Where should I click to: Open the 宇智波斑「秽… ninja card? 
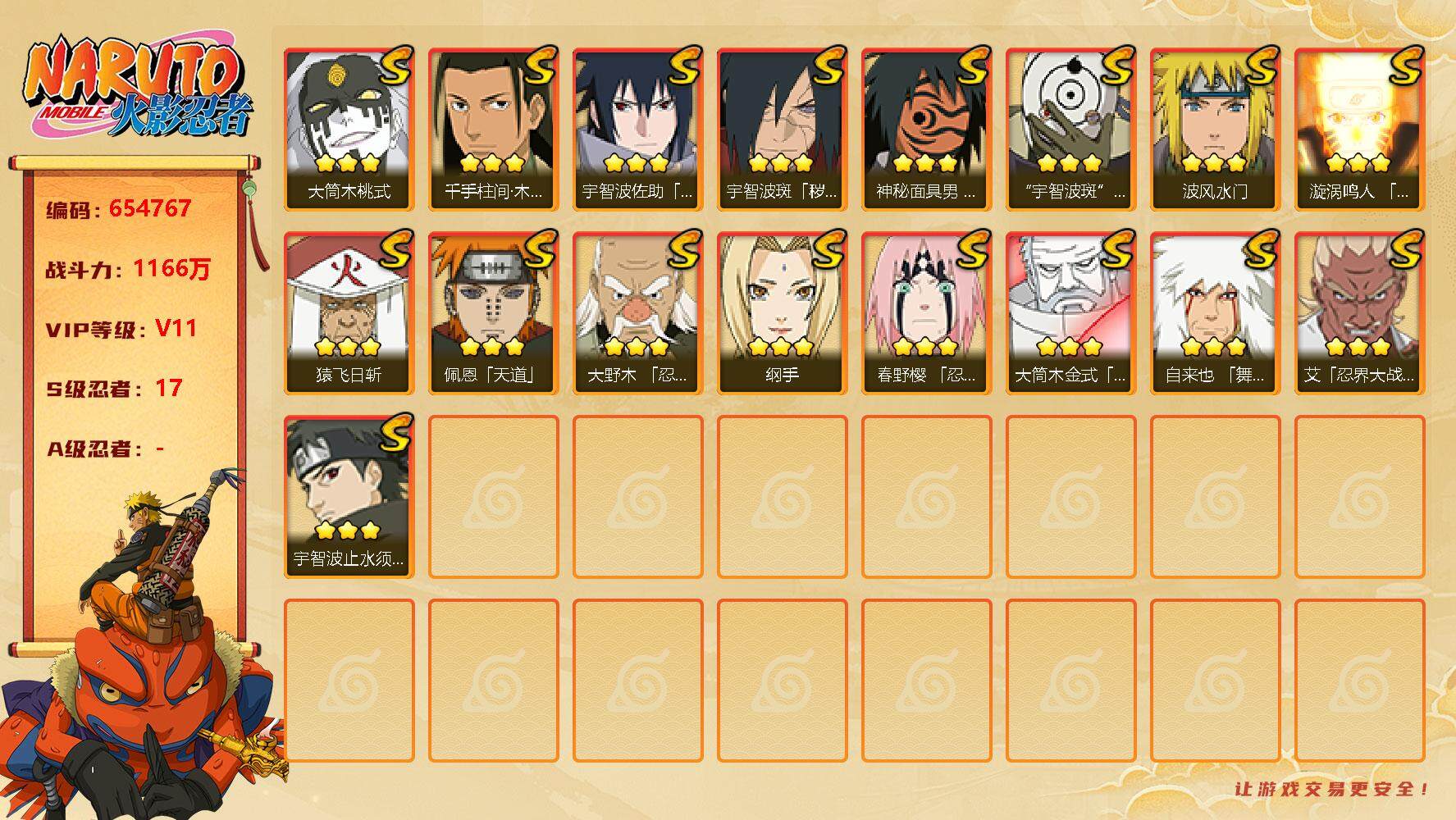click(x=782, y=129)
